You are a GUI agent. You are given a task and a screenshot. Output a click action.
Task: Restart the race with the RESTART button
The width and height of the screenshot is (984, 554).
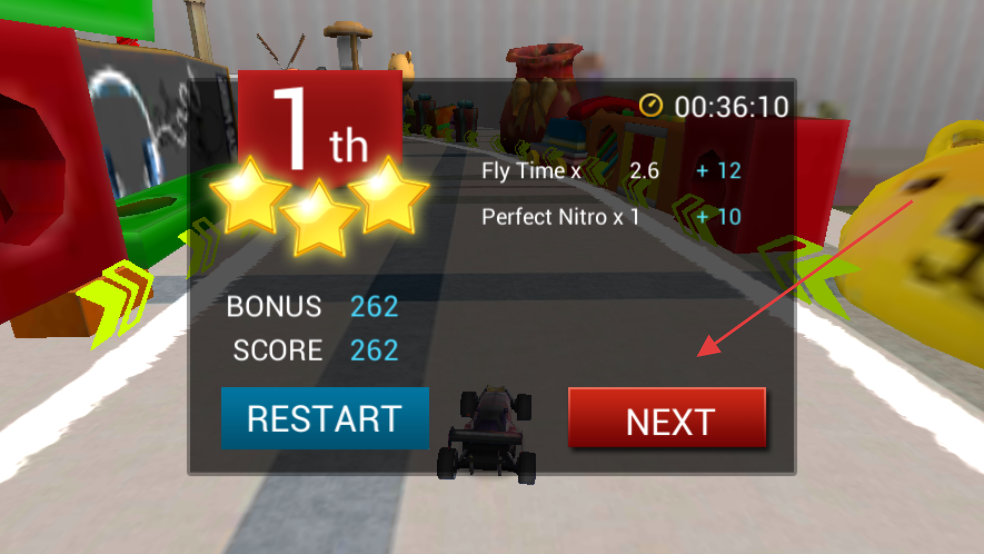tap(325, 418)
